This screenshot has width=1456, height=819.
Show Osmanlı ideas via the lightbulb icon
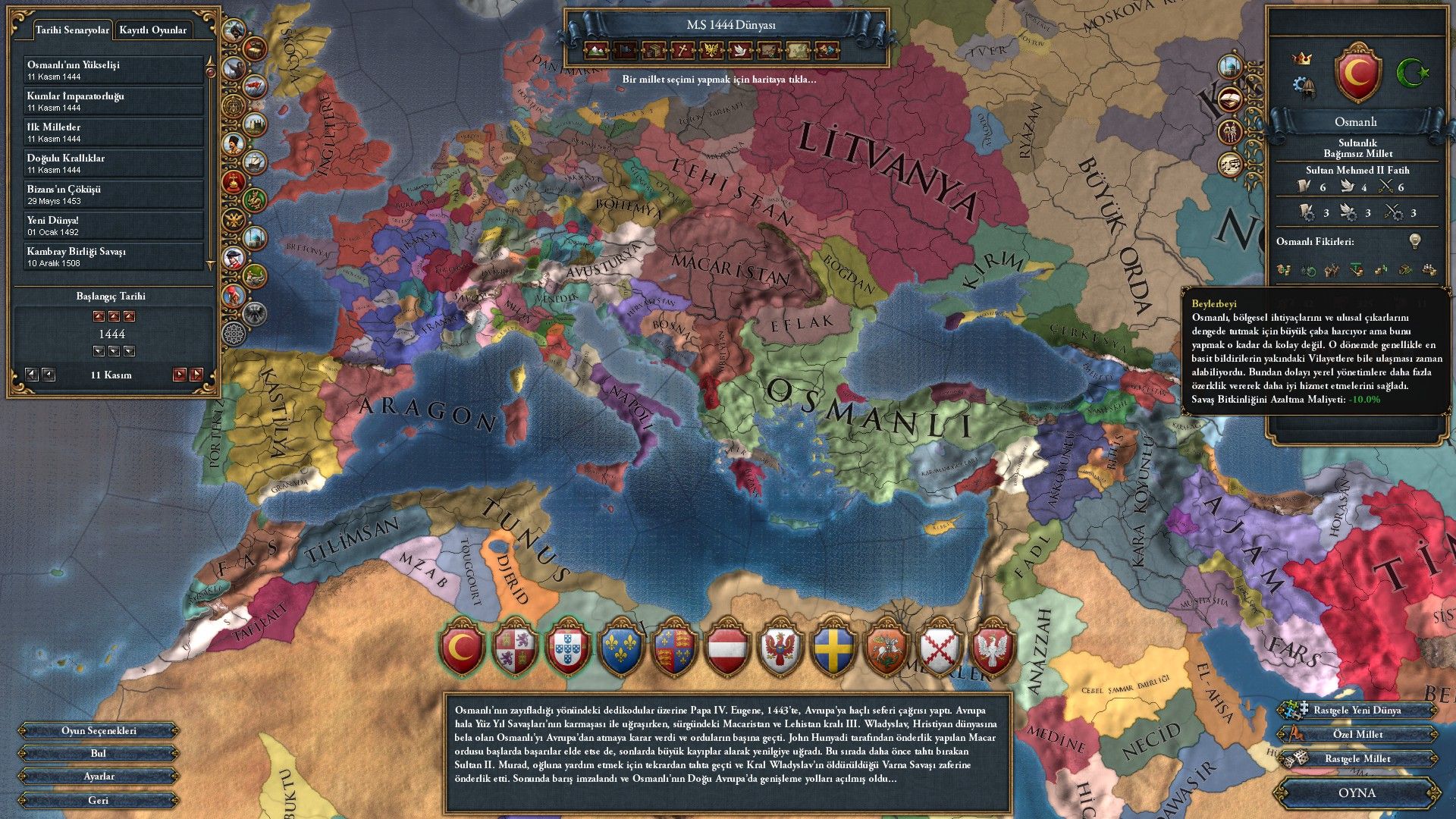[1414, 241]
